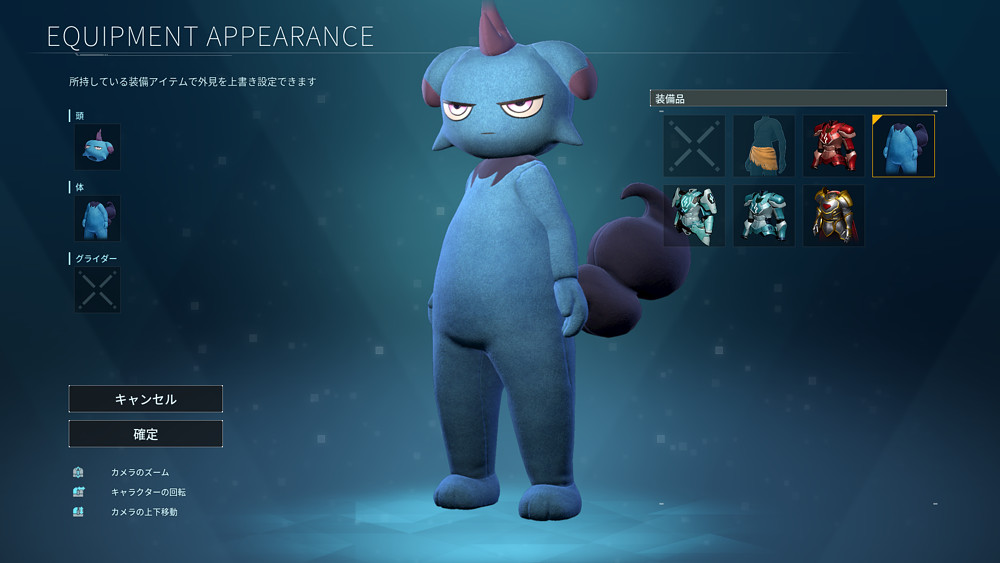Click the キャンセル cancel button

[x=145, y=399]
